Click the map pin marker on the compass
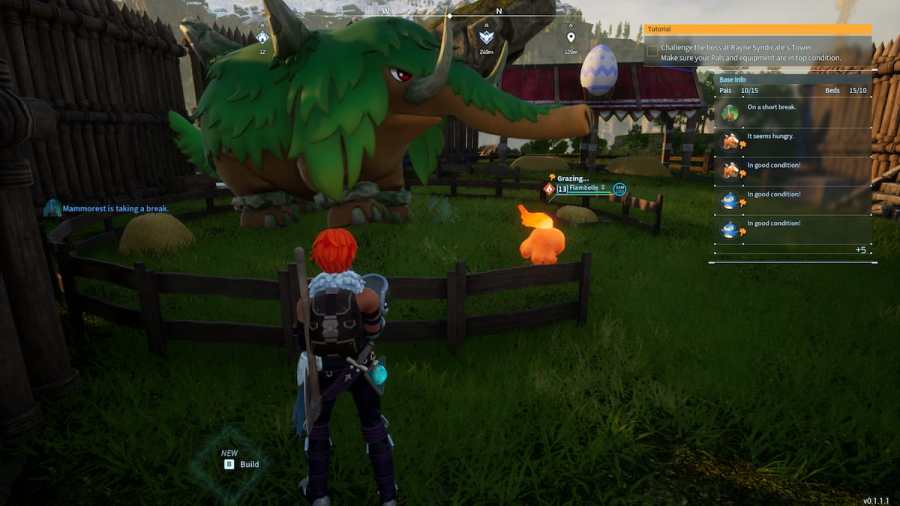900x506 pixels. point(571,38)
